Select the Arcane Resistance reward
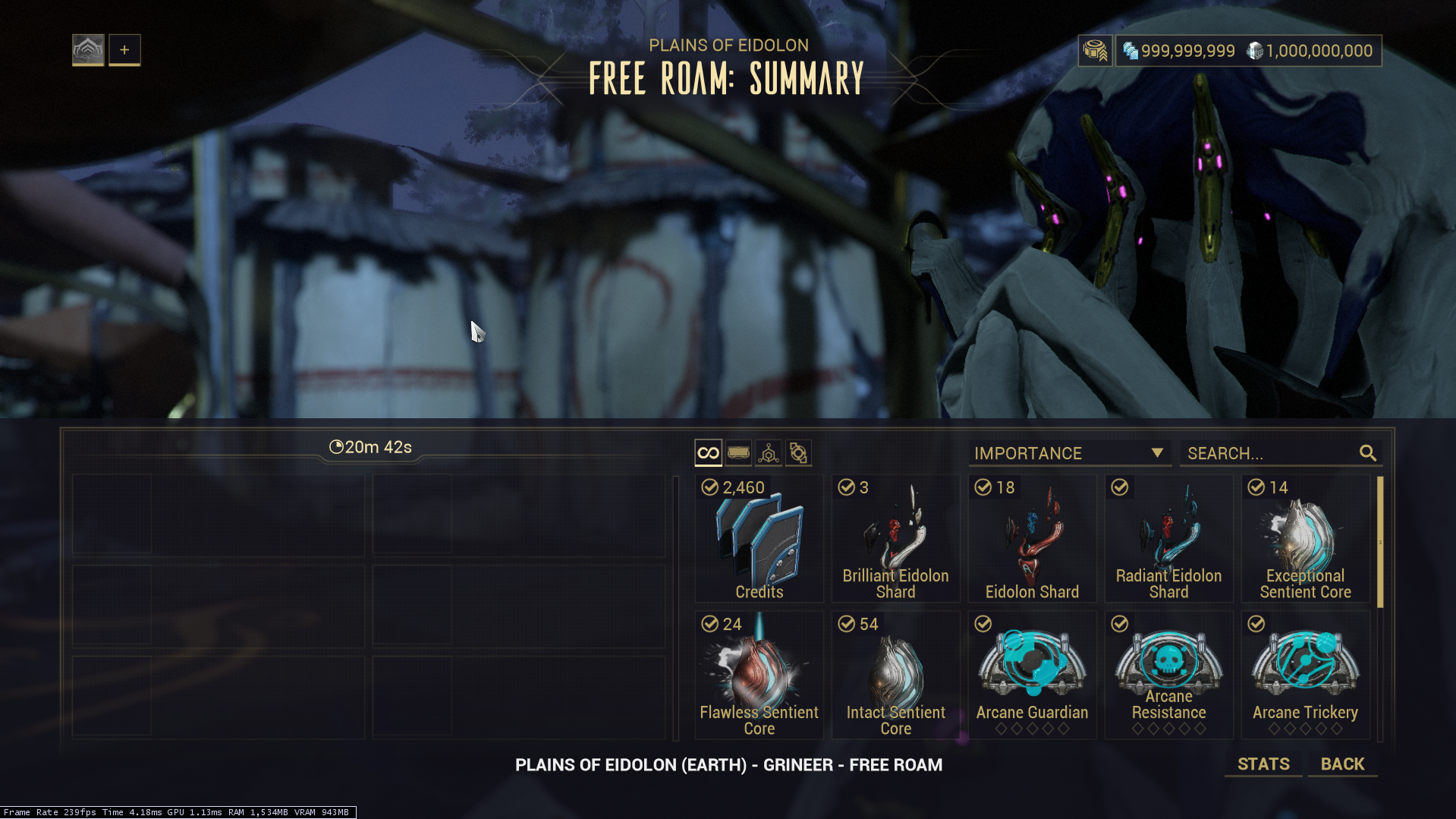The width and height of the screenshot is (1456, 819). tap(1168, 676)
